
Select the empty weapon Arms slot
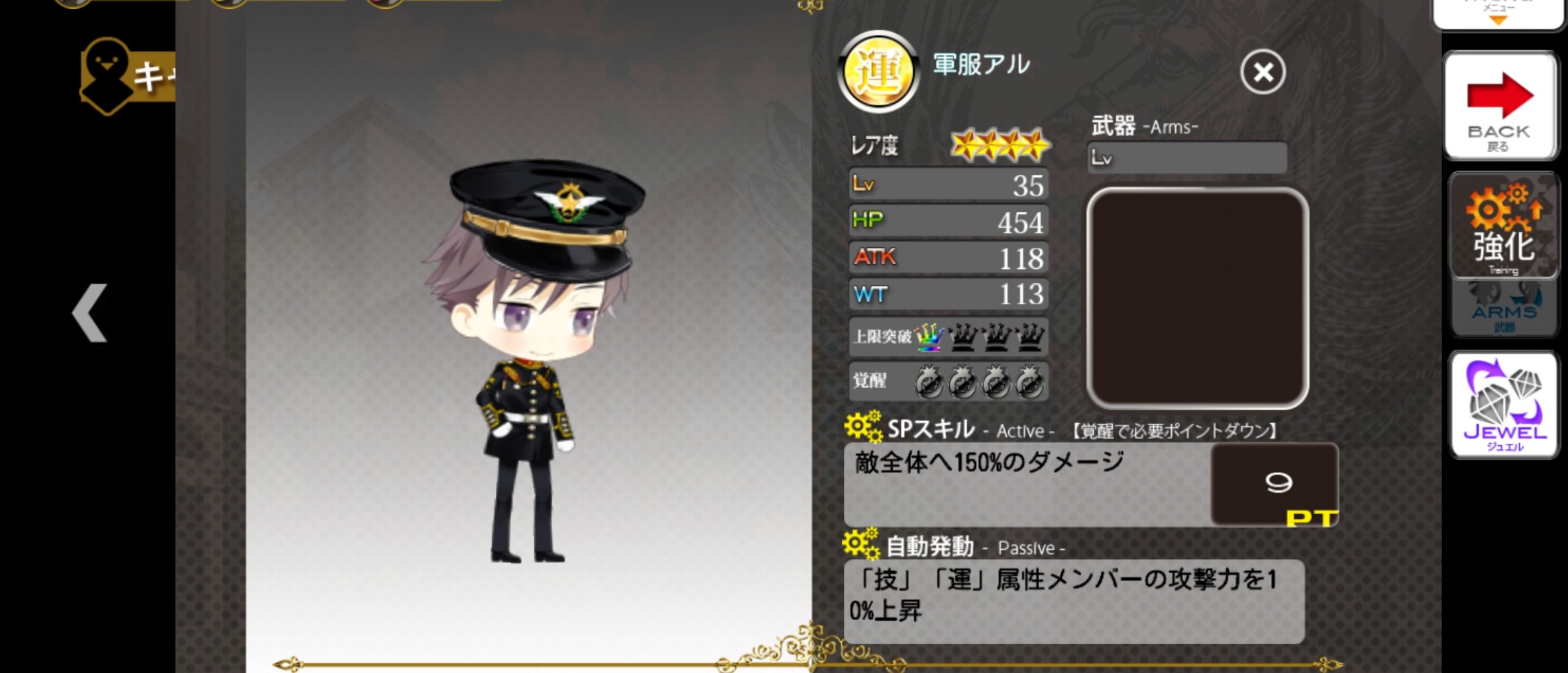(x=1197, y=297)
